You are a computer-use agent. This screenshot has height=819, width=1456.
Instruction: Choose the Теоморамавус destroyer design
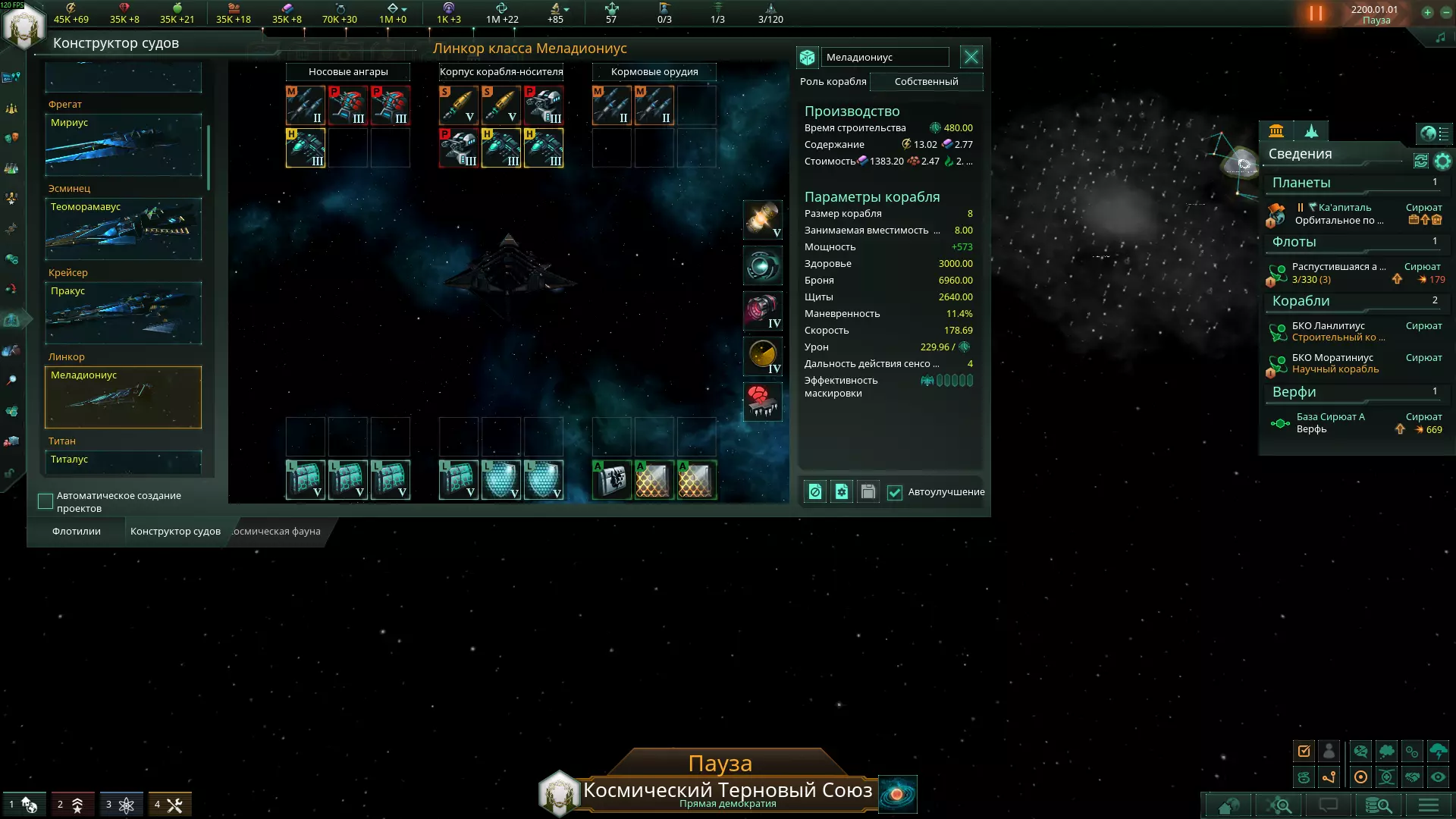point(123,229)
